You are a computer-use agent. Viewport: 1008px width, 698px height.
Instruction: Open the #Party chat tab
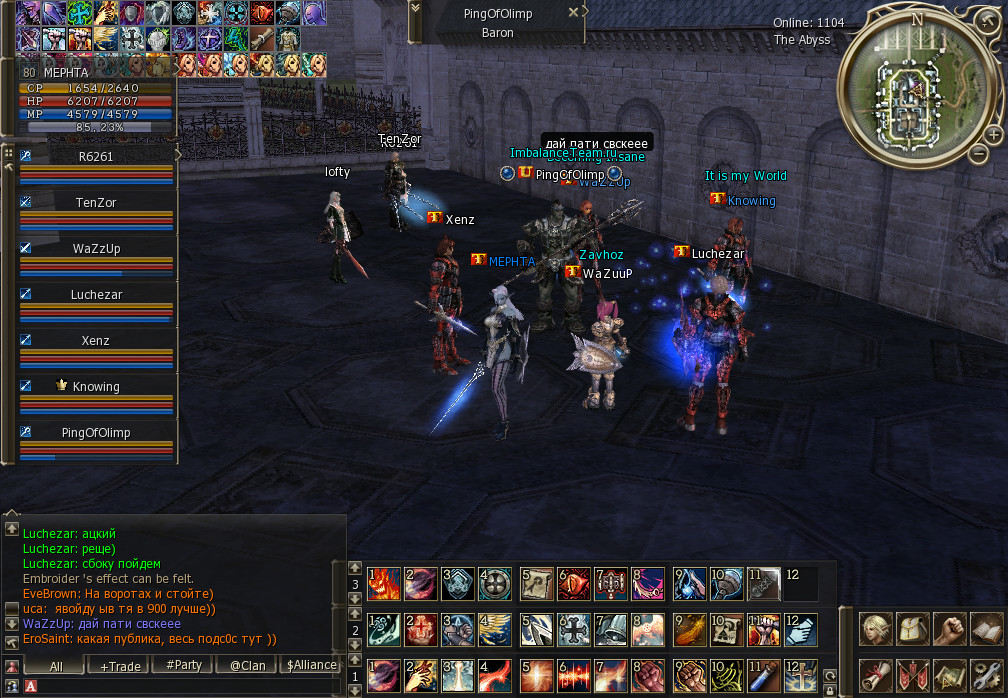click(184, 665)
